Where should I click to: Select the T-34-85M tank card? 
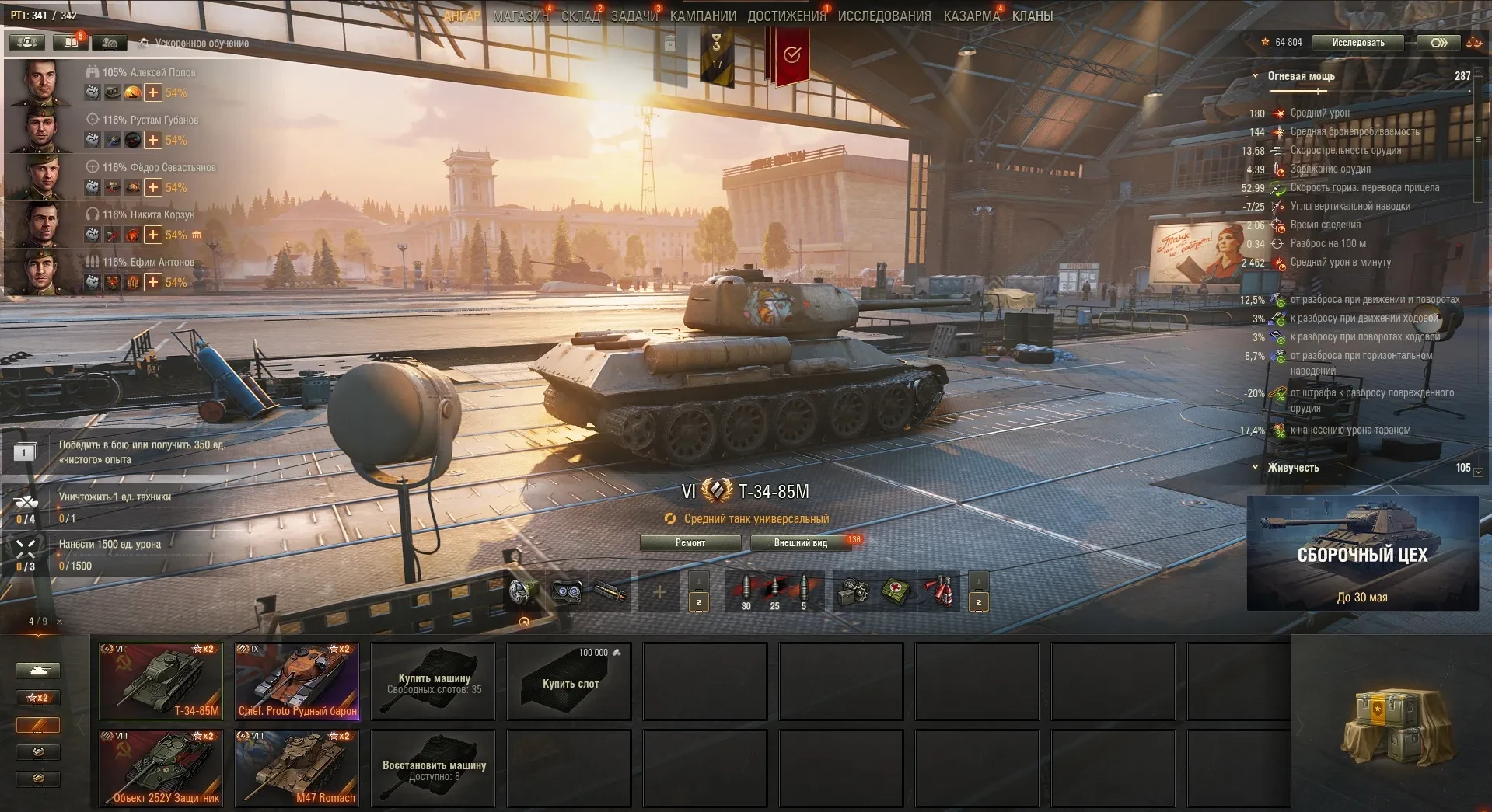[x=161, y=681]
